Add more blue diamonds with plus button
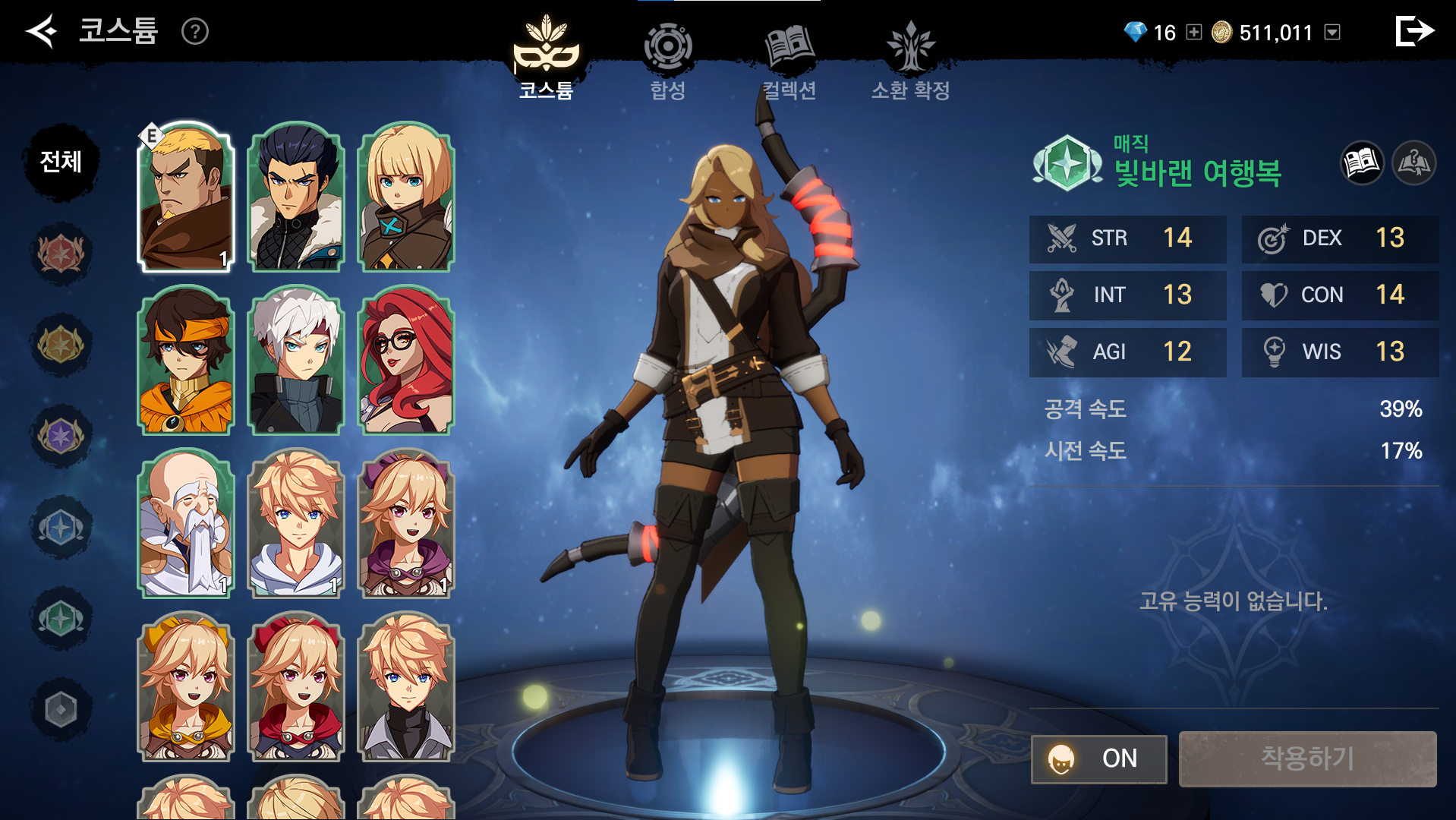 (1194, 32)
